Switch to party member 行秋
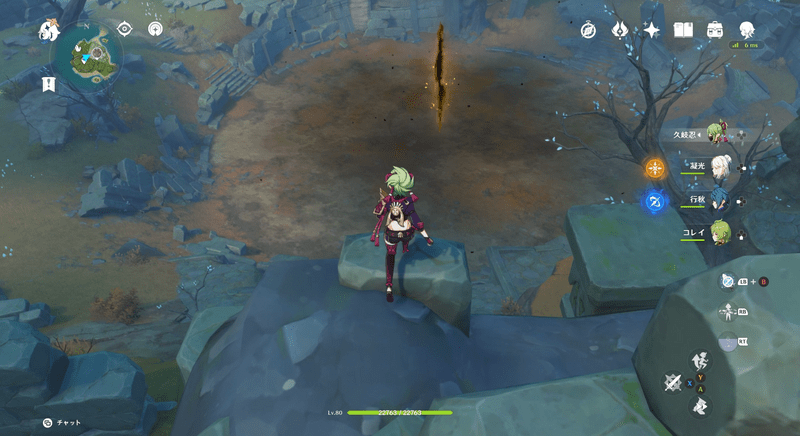Image resolution: width=800 pixels, height=436 pixels. pos(718,201)
